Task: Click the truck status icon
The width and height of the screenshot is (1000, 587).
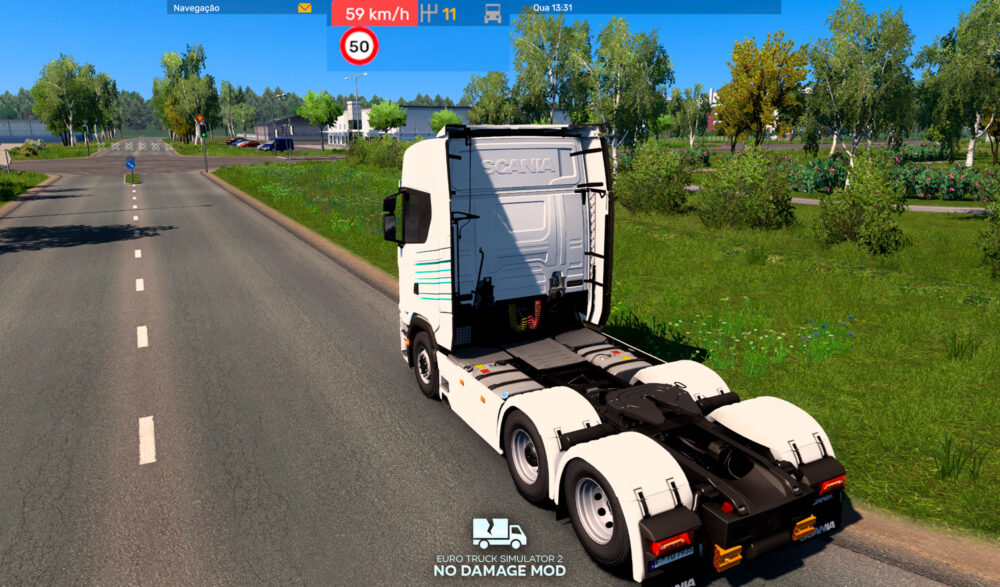Action: coord(492,14)
